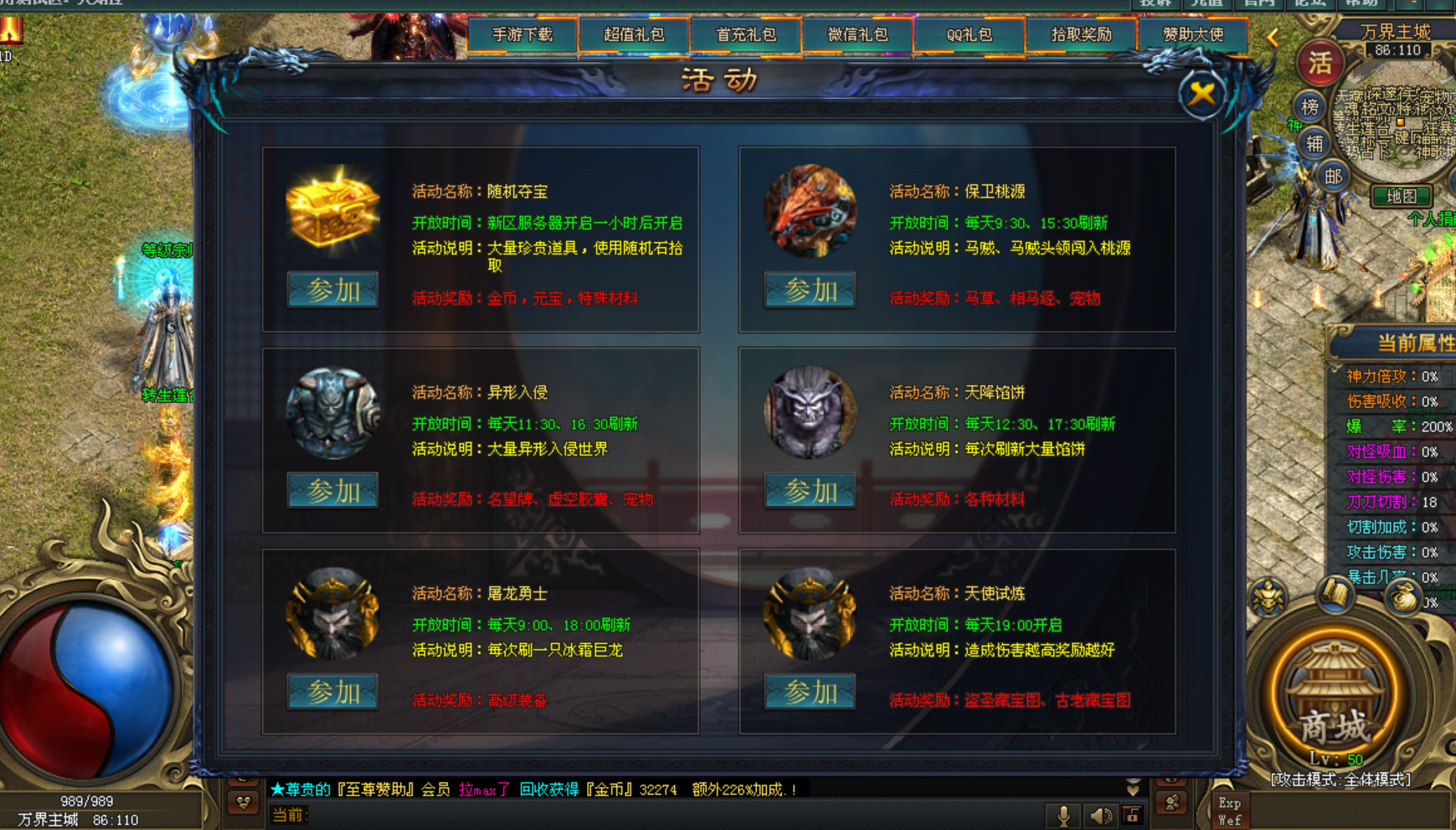
Task: Open the 地图 map button
Action: pyautogui.click(x=1401, y=196)
